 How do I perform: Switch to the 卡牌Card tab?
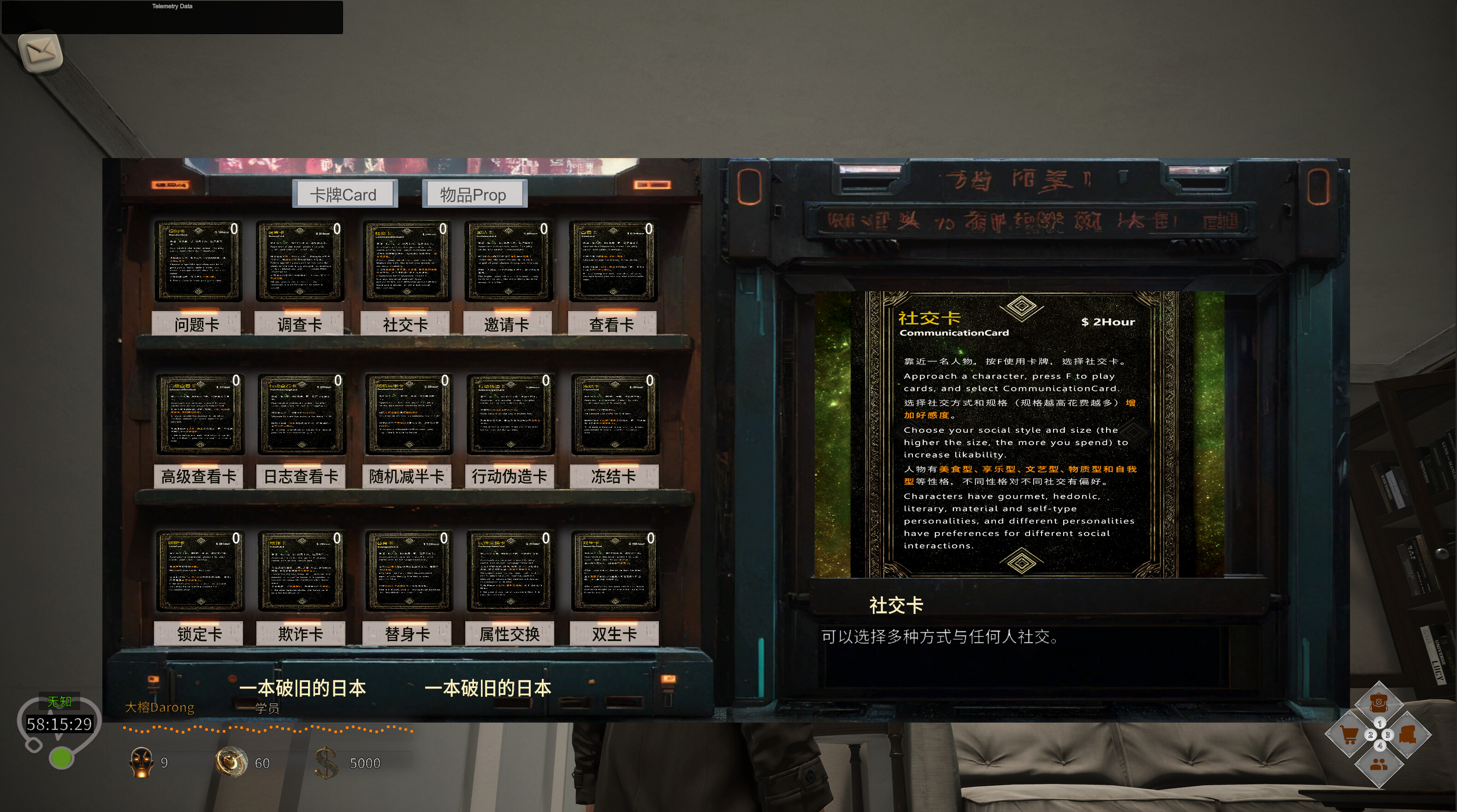click(x=344, y=194)
